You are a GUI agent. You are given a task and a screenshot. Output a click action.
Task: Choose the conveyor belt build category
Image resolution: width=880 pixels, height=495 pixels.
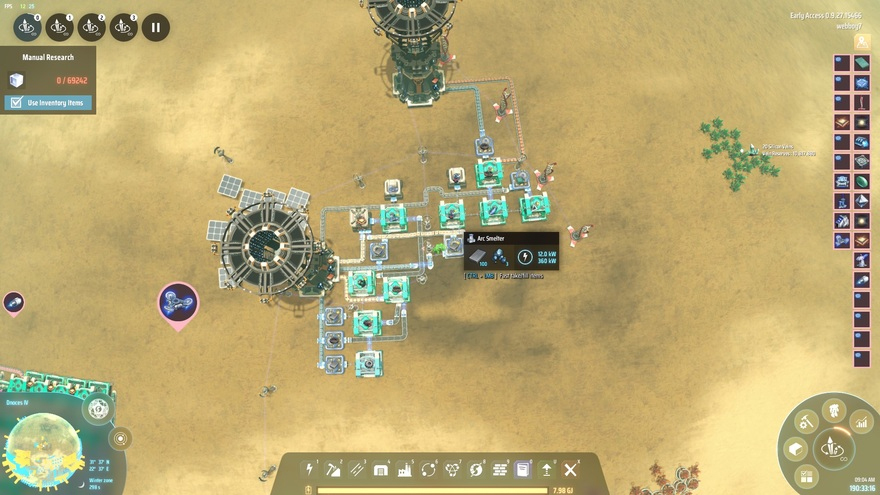[x=357, y=469]
